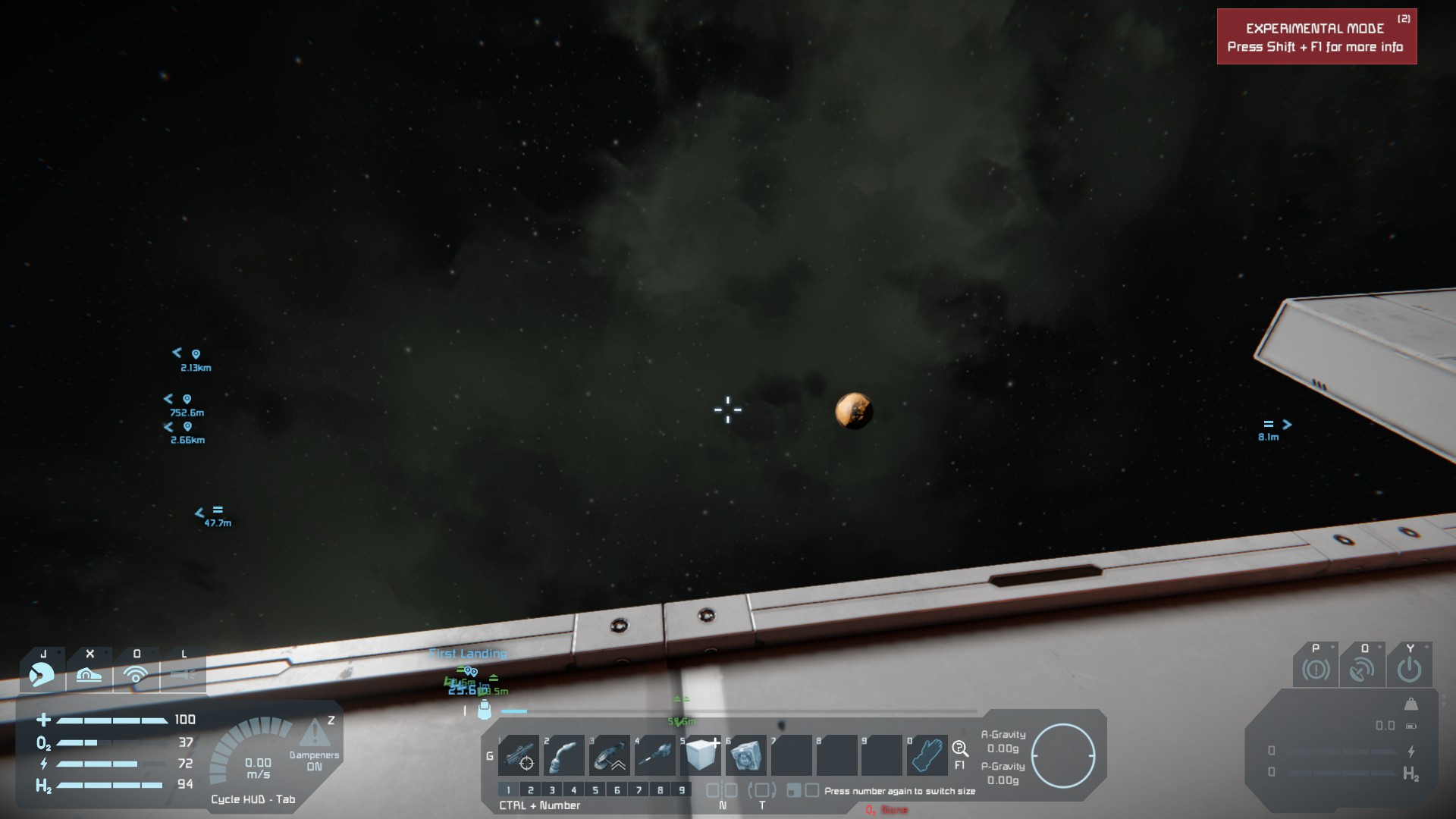The height and width of the screenshot is (819, 1456).
Task: Open the help magnifier icon
Action: point(960,749)
